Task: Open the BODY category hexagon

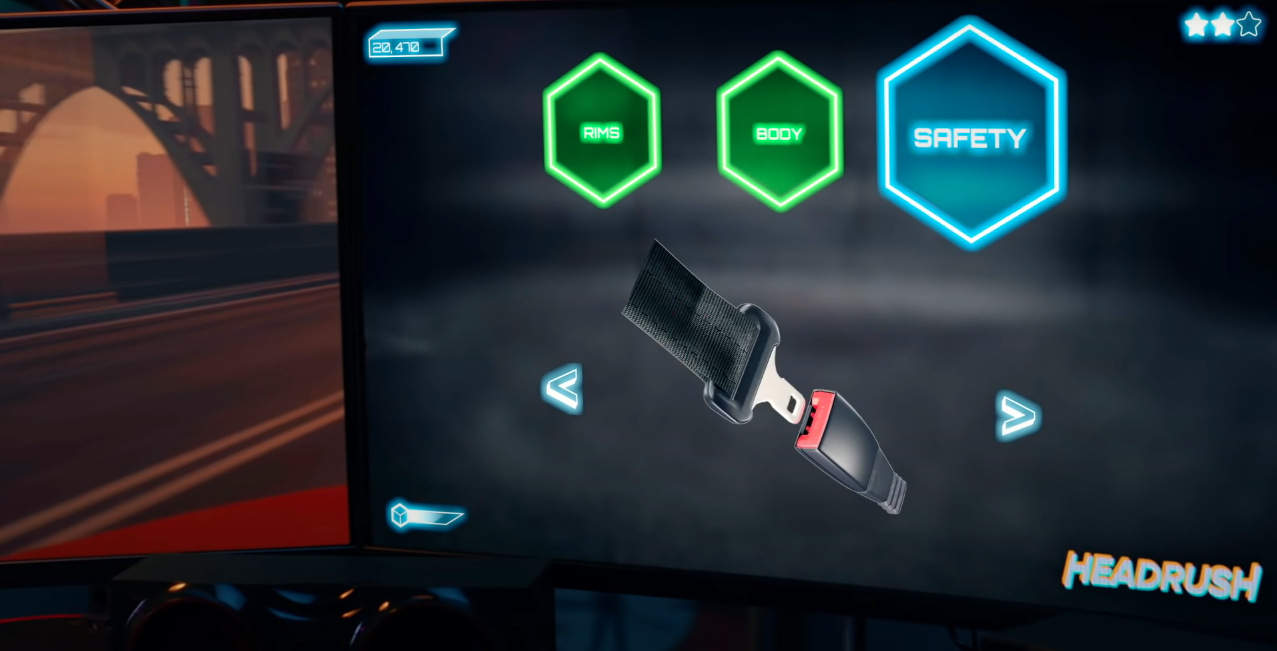Action: pyautogui.click(x=779, y=133)
